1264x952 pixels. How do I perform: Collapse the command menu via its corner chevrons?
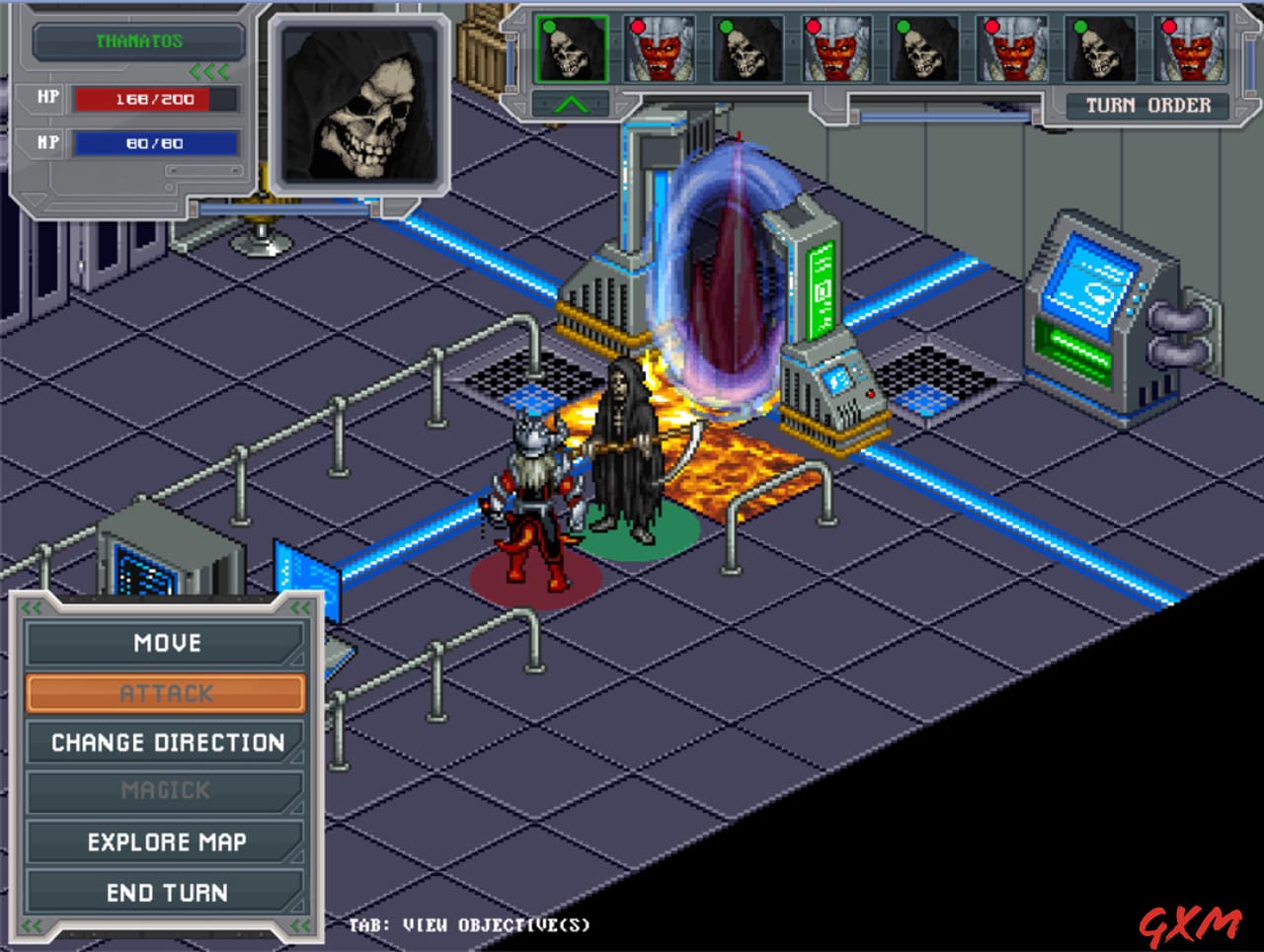pos(30,607)
